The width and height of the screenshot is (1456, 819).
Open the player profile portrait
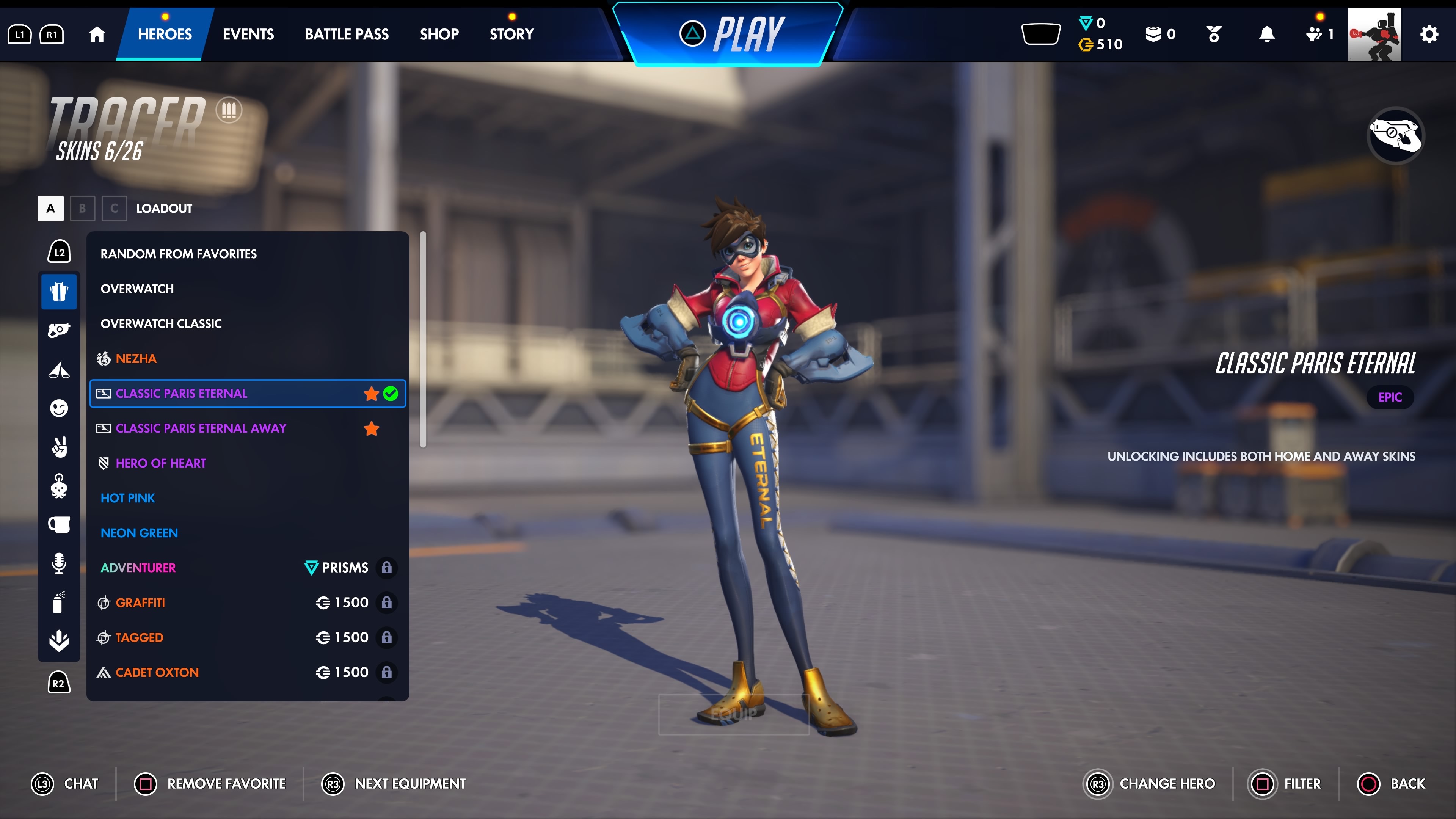point(1374,35)
